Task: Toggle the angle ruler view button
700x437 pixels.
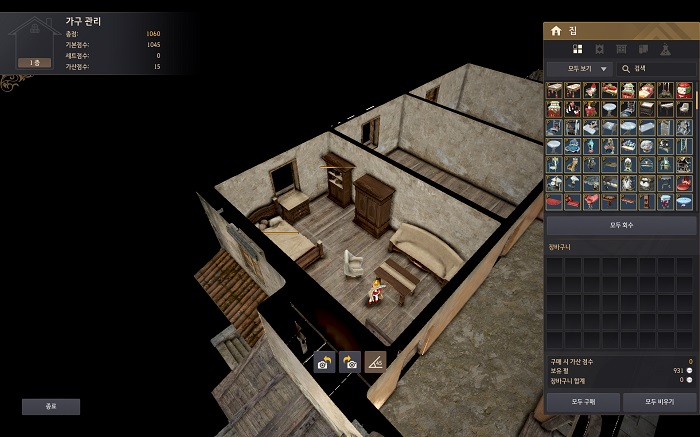Action: point(375,362)
